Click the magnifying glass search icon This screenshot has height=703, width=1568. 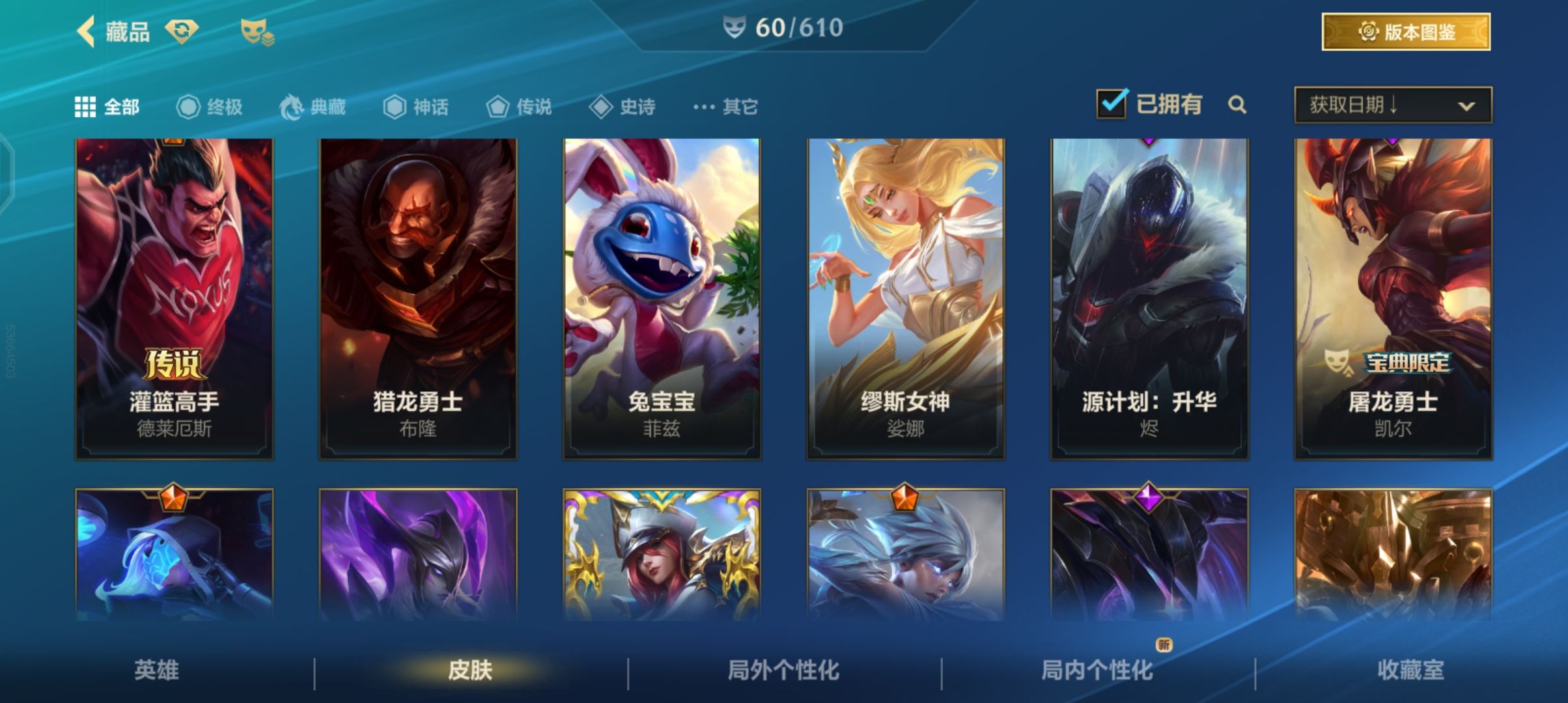pos(1237,105)
